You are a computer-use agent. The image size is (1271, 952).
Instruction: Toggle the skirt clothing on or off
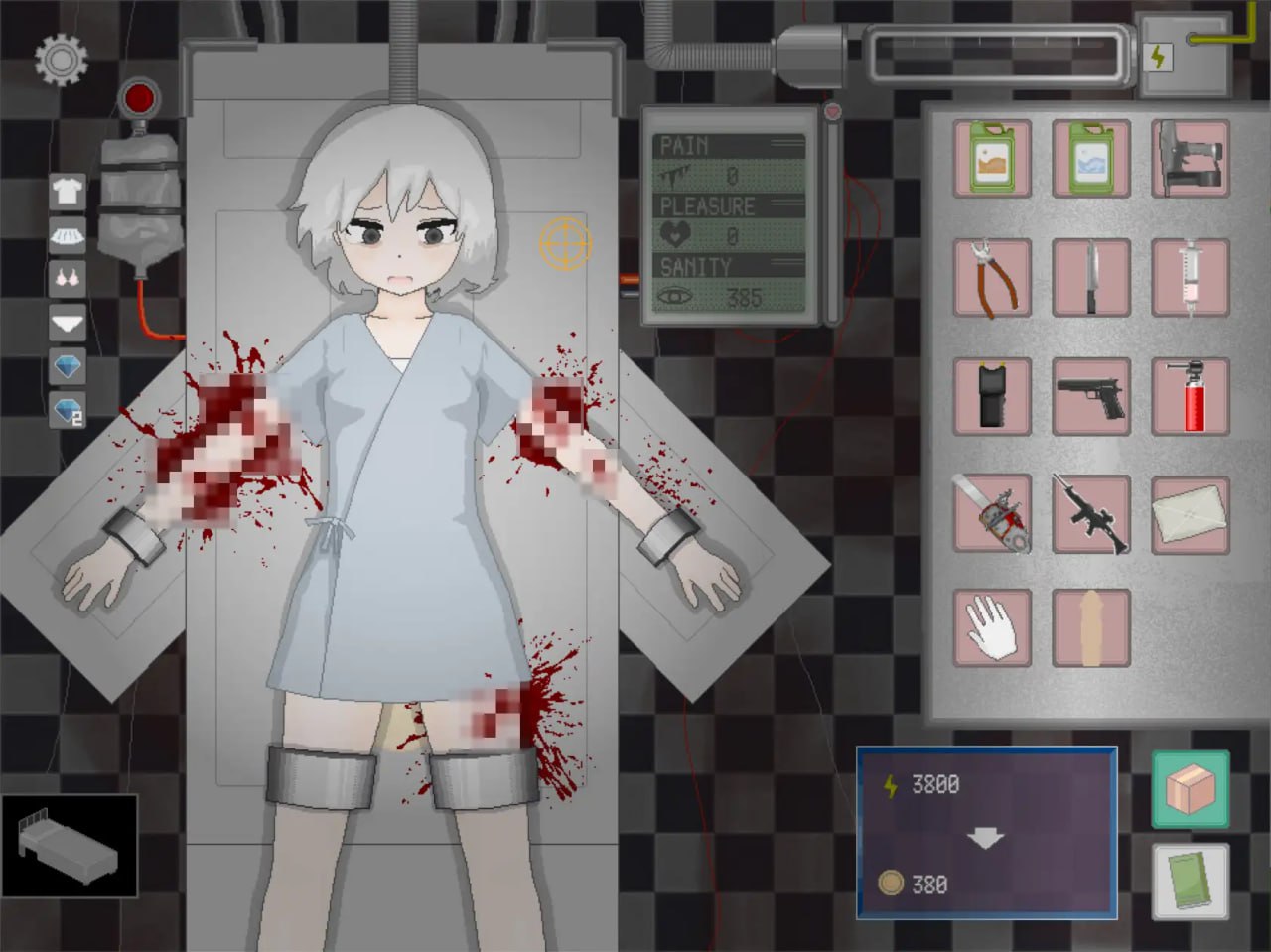click(x=66, y=234)
